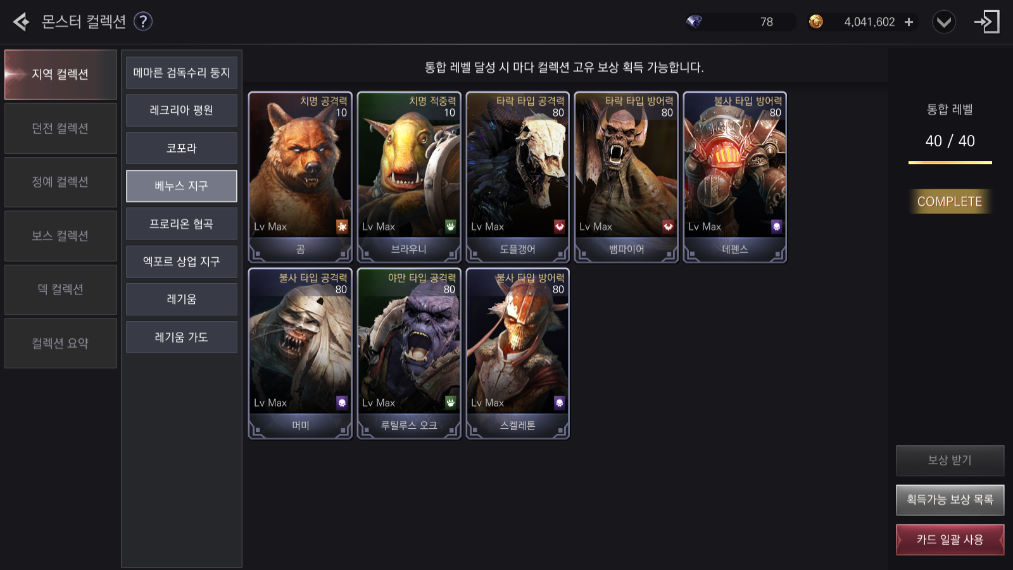The height and width of the screenshot is (570, 1013).
Task: View the 획득가능 보상 목록
Action: 949,499
